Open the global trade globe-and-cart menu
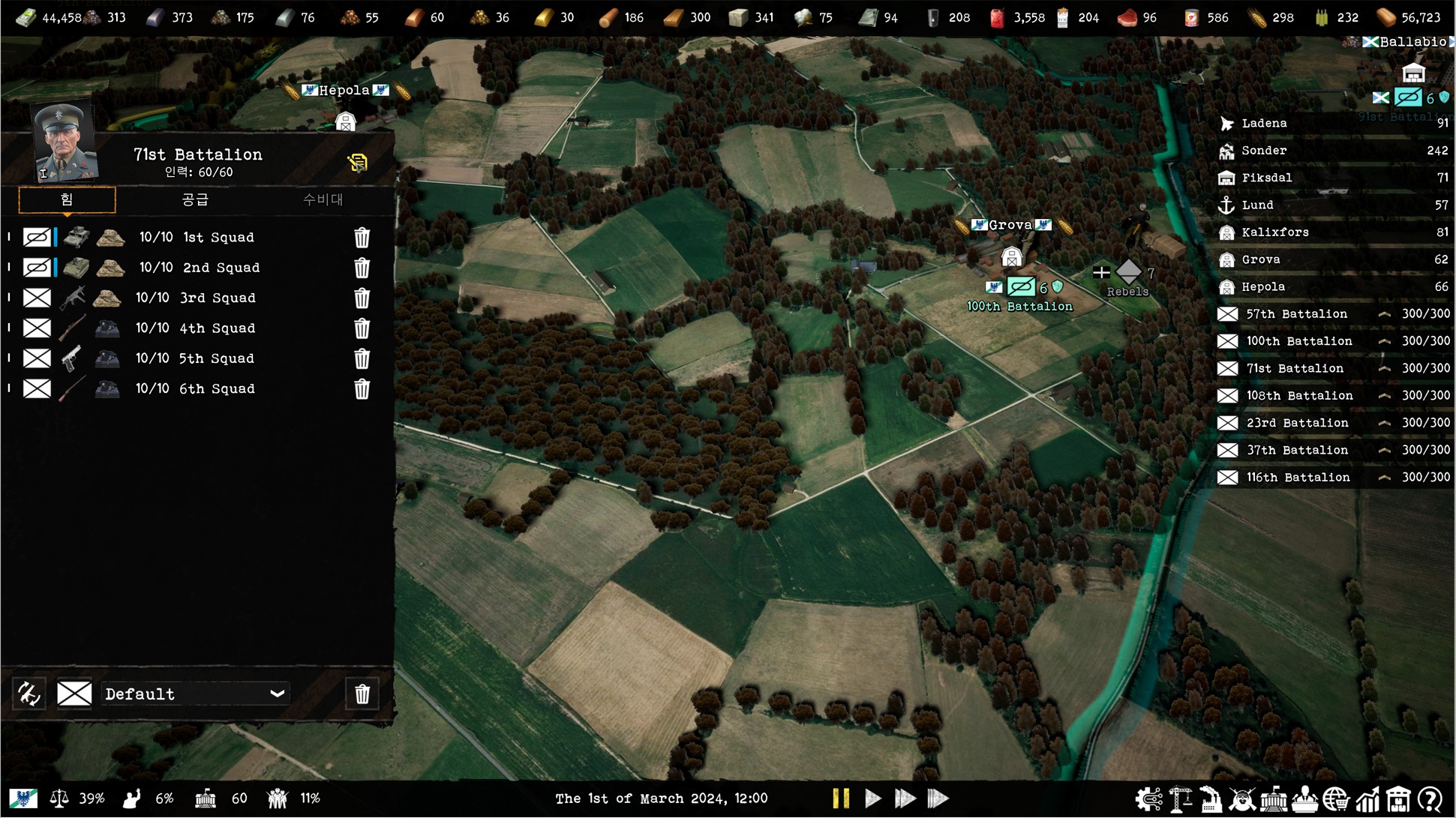The height and width of the screenshot is (818, 1456). point(1337,799)
